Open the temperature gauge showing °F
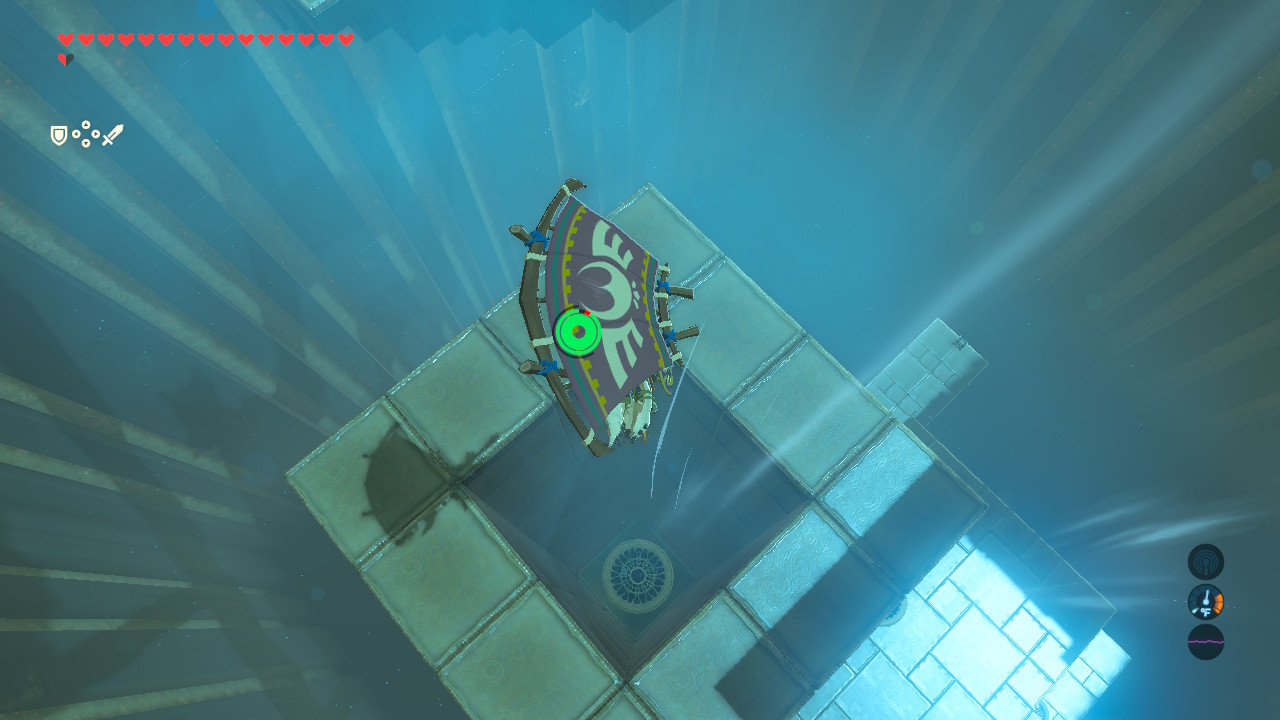 1204,602
